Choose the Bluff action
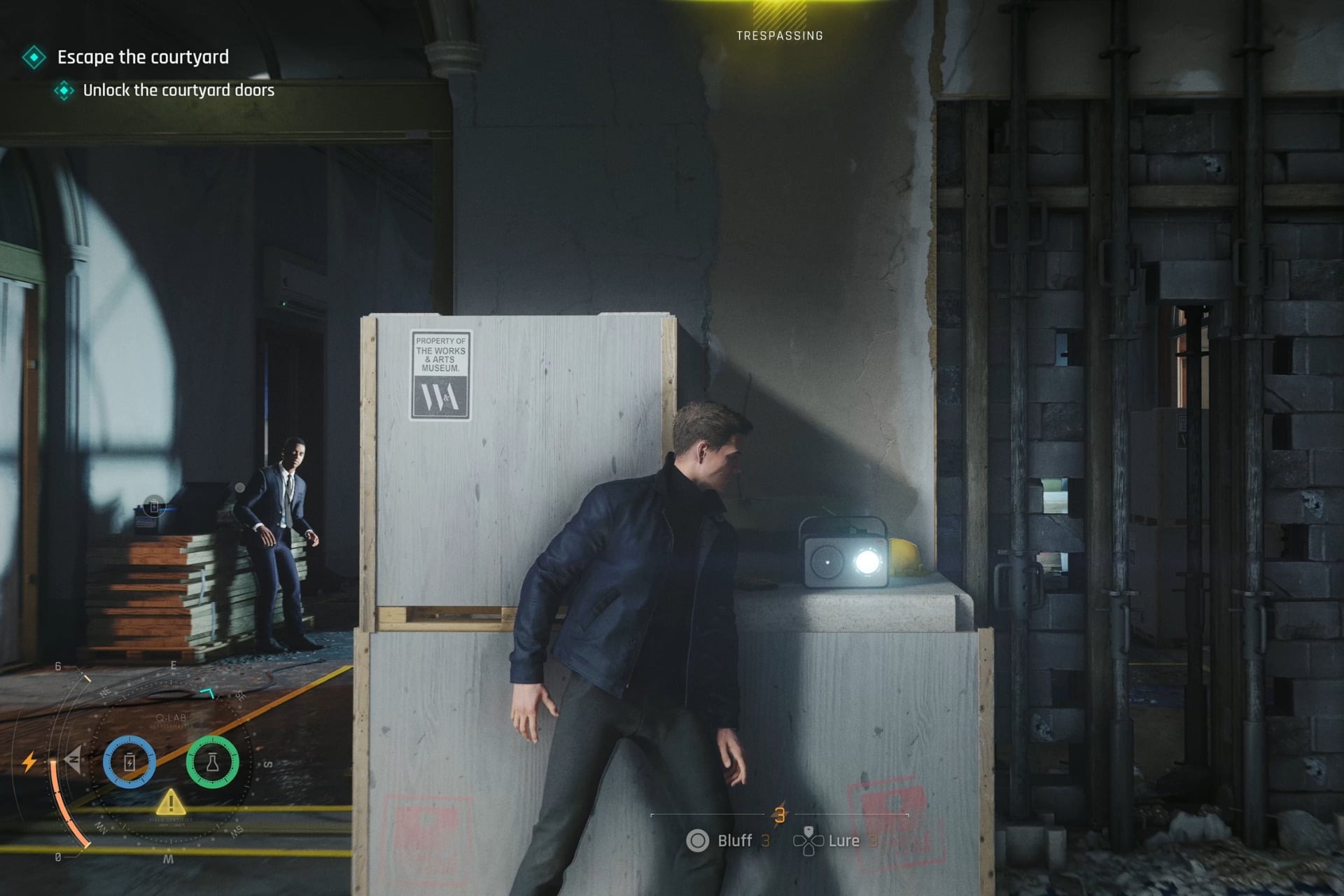The image size is (1344, 896). pyautogui.click(x=736, y=841)
